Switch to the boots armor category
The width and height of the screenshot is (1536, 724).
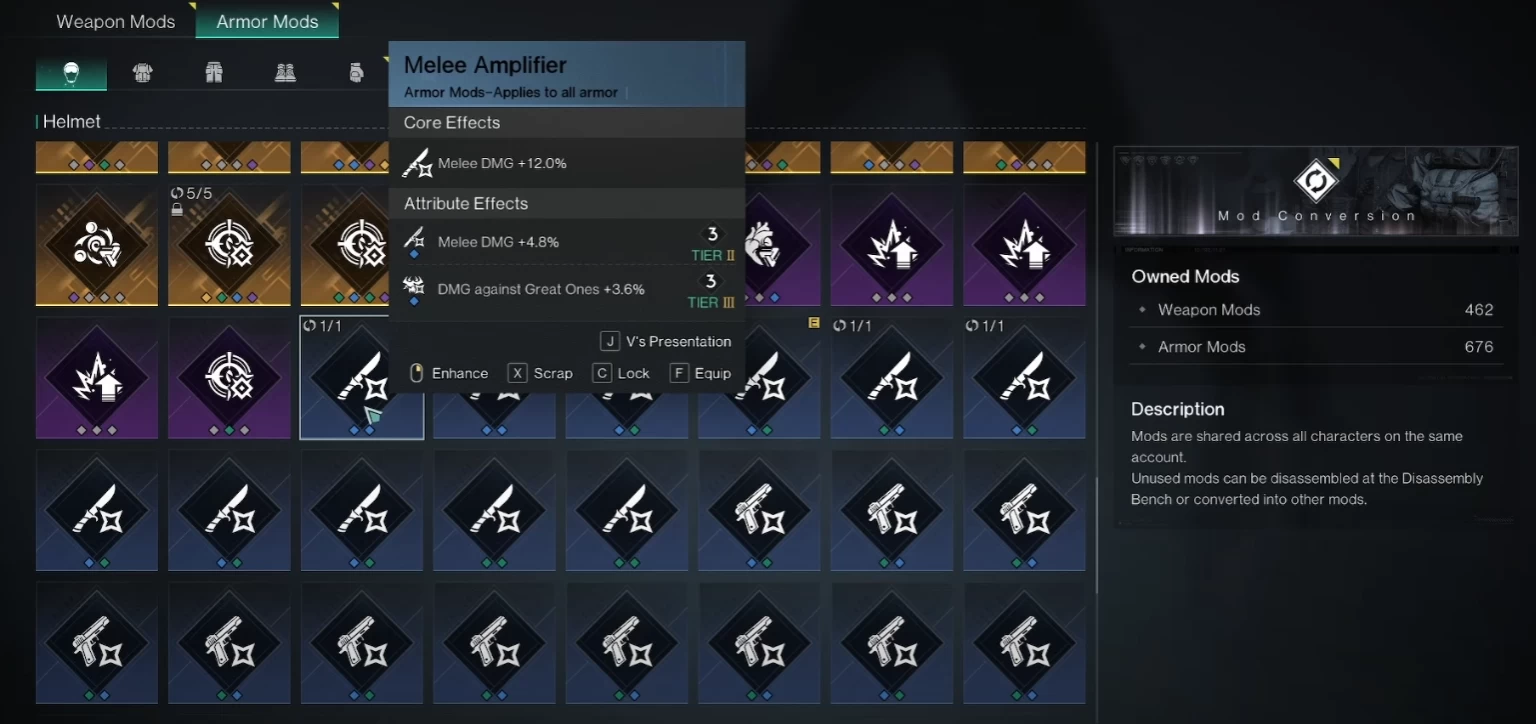tap(285, 72)
